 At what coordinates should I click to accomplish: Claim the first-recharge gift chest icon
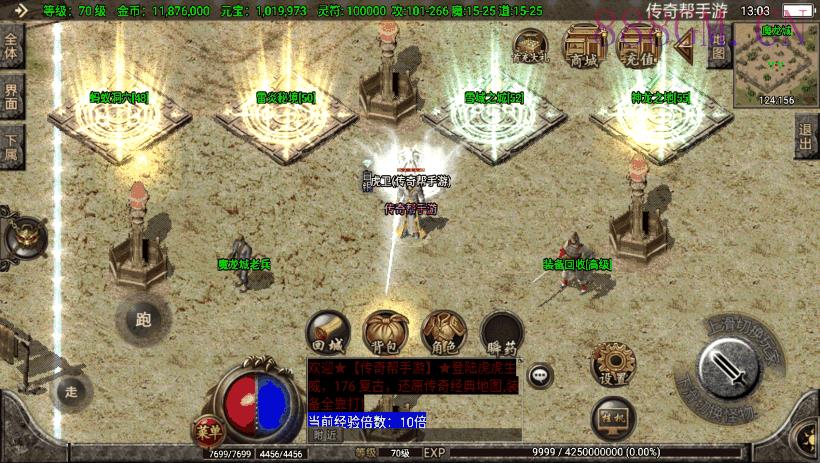pos(530,46)
